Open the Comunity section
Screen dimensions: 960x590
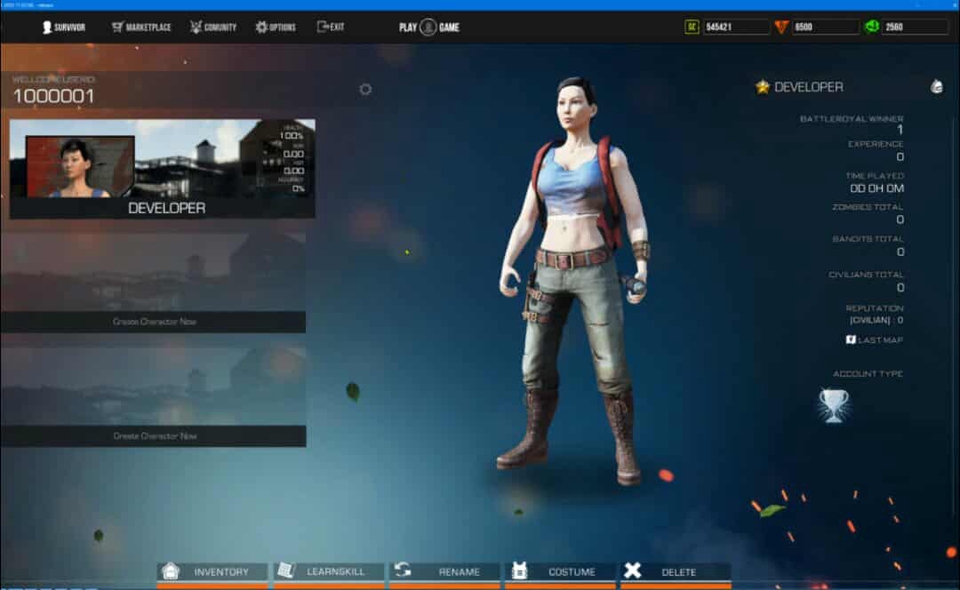click(x=213, y=27)
